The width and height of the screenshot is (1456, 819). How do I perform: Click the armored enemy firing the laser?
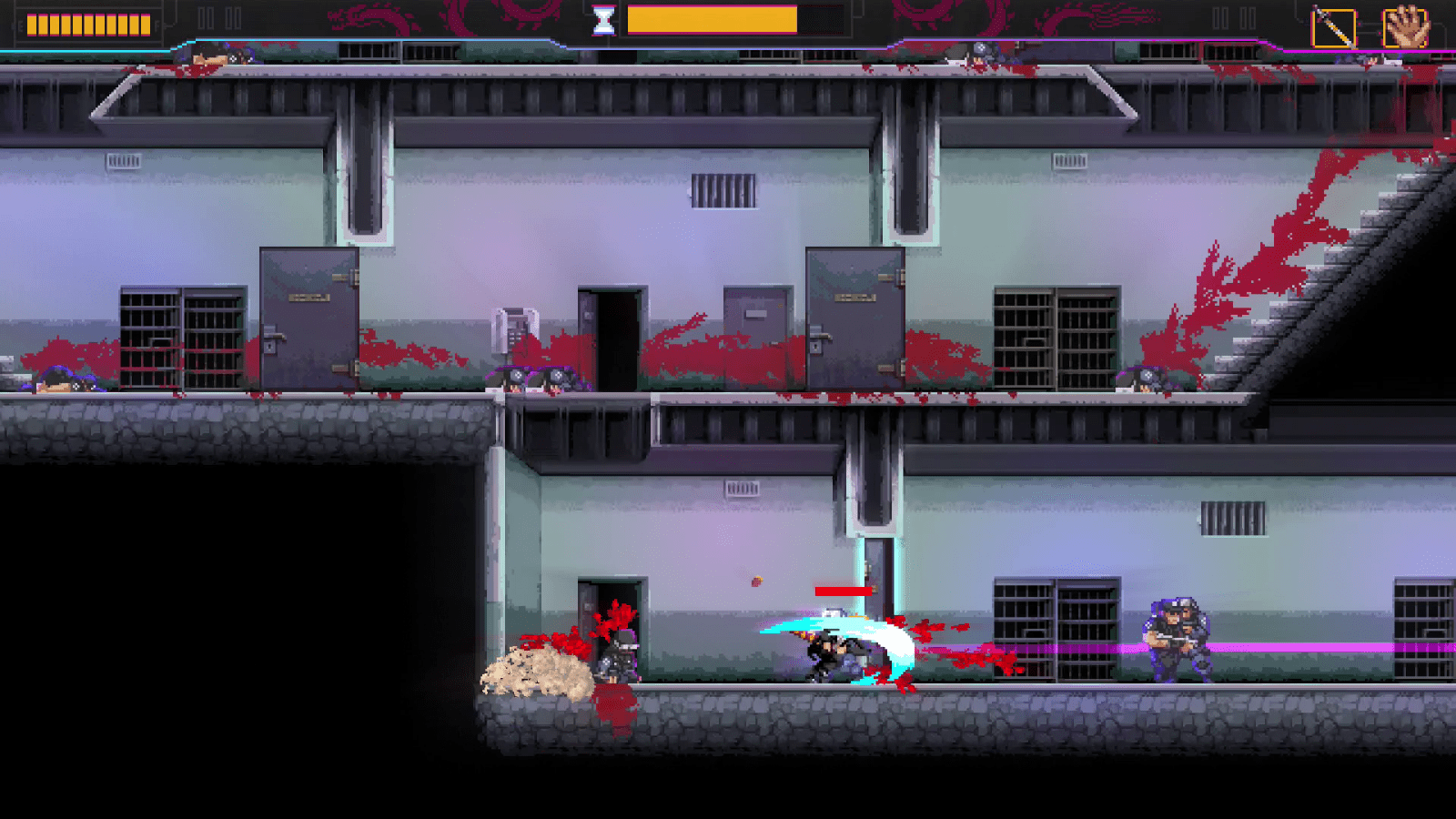1174,637
